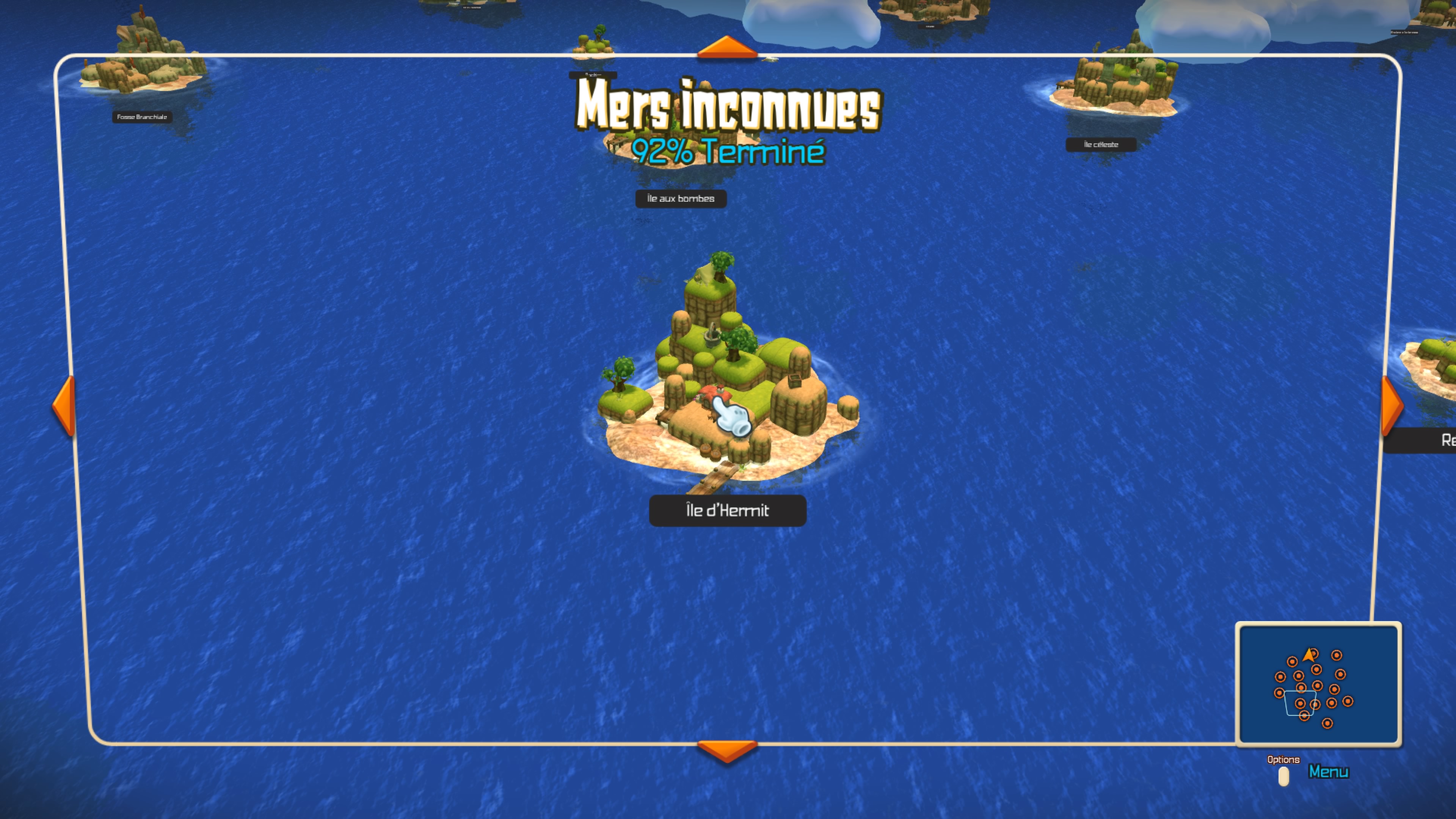This screenshot has width=1456, height=819.
Task: Move the map view with the left arrow
Action: (64, 405)
